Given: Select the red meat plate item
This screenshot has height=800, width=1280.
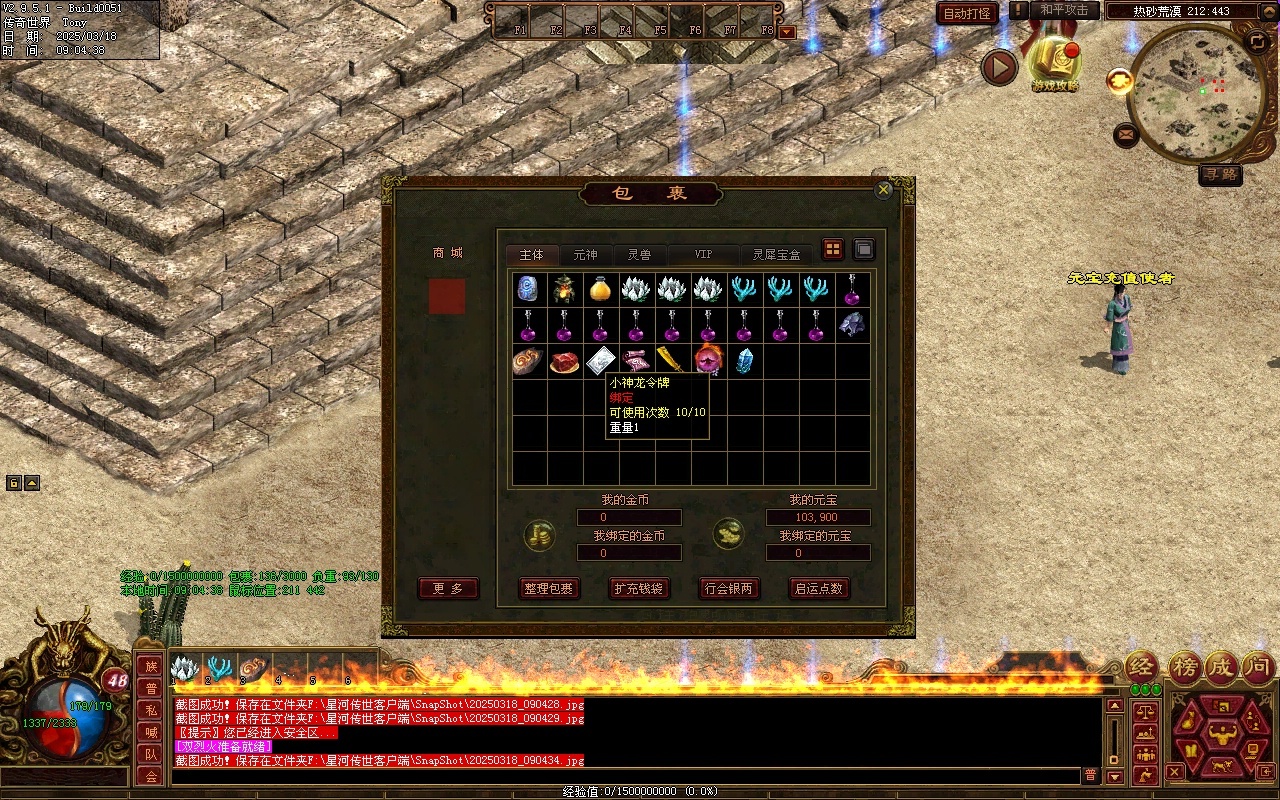Looking at the screenshot, I should (x=564, y=361).
